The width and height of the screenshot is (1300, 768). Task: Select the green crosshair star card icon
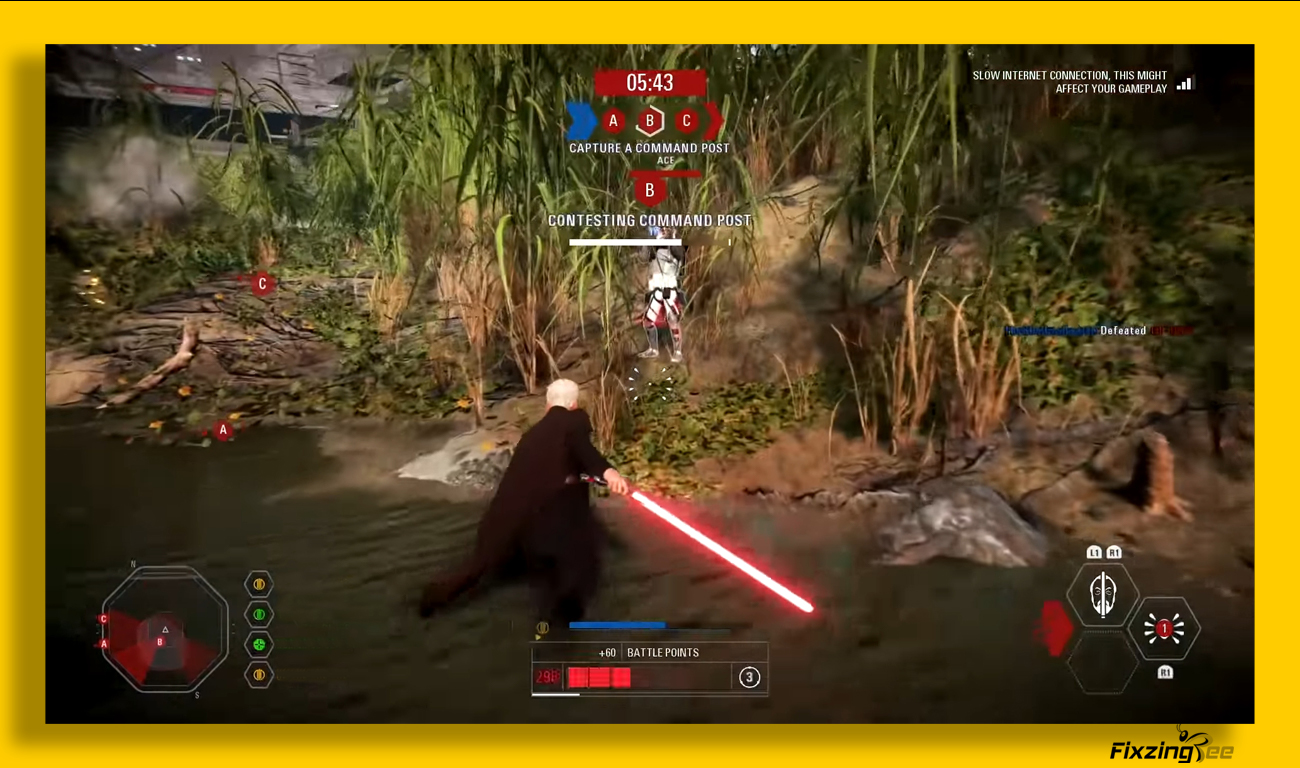(x=259, y=645)
